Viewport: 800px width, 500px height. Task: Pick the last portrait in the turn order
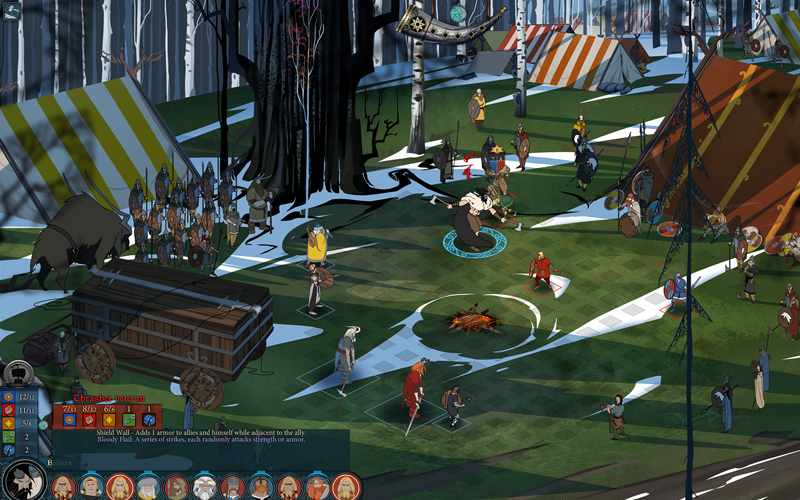pos(345,487)
